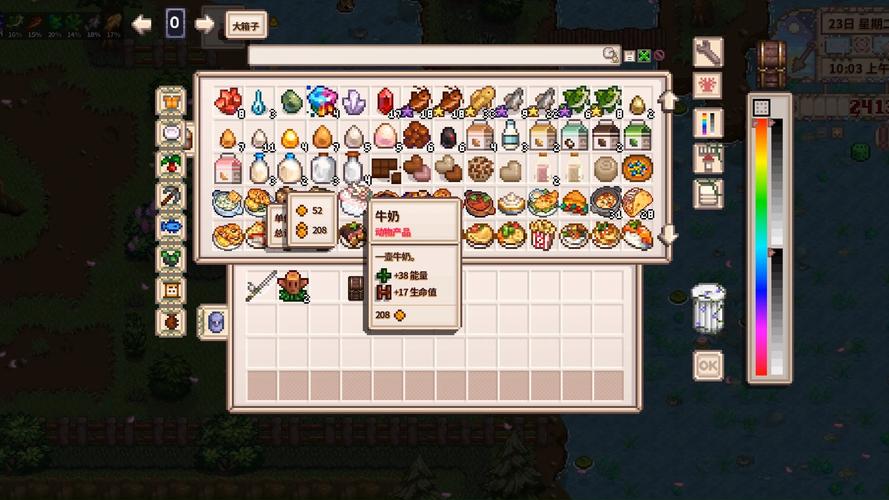Open the wrench configuration button

pyautogui.click(x=707, y=51)
